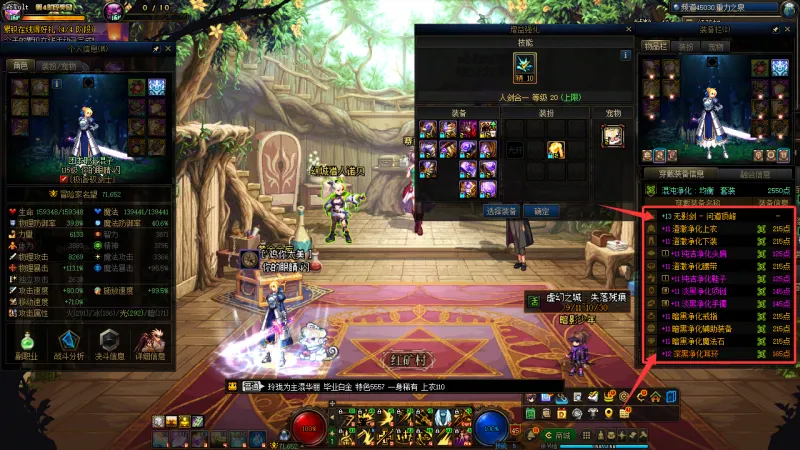Switch to the 角色 character tab
This screenshot has height=450, width=800.
[19, 65]
